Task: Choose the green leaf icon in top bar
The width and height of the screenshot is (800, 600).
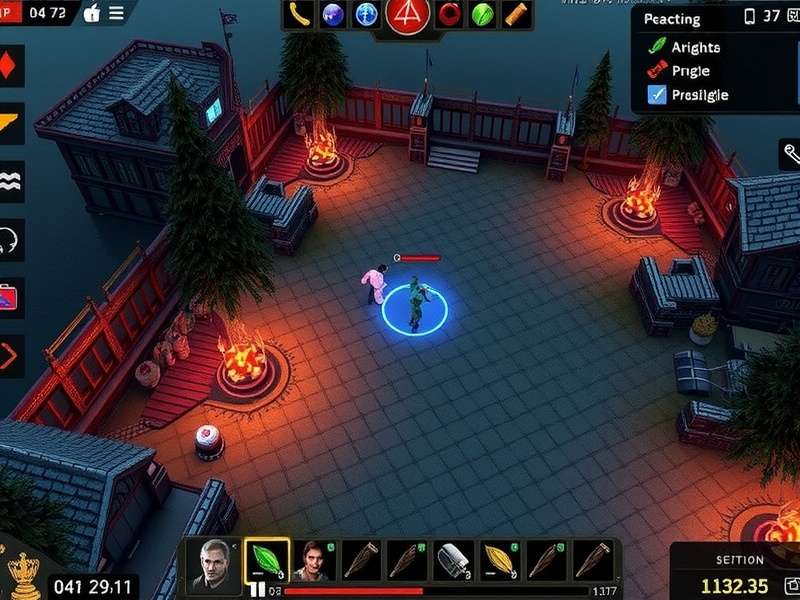Action: [x=482, y=14]
